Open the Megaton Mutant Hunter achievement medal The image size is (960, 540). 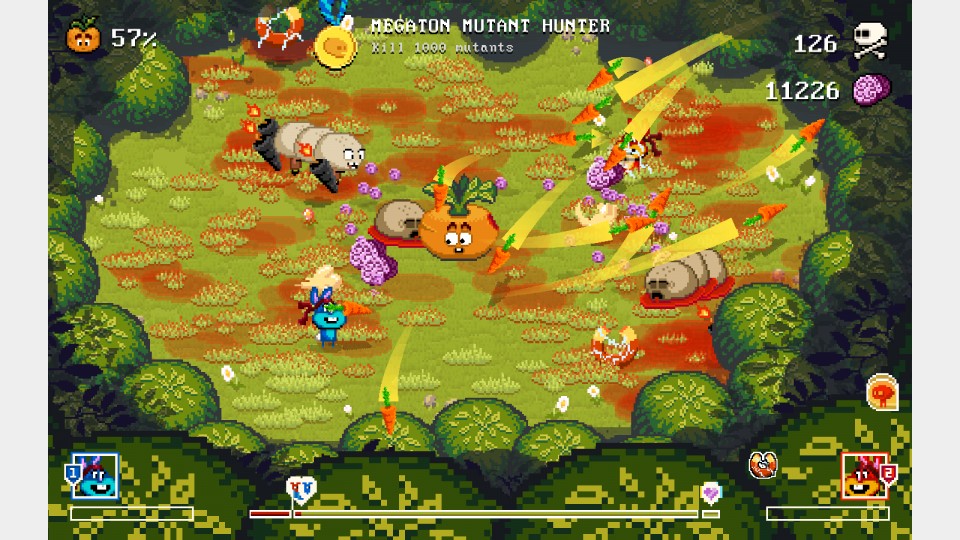coord(332,44)
